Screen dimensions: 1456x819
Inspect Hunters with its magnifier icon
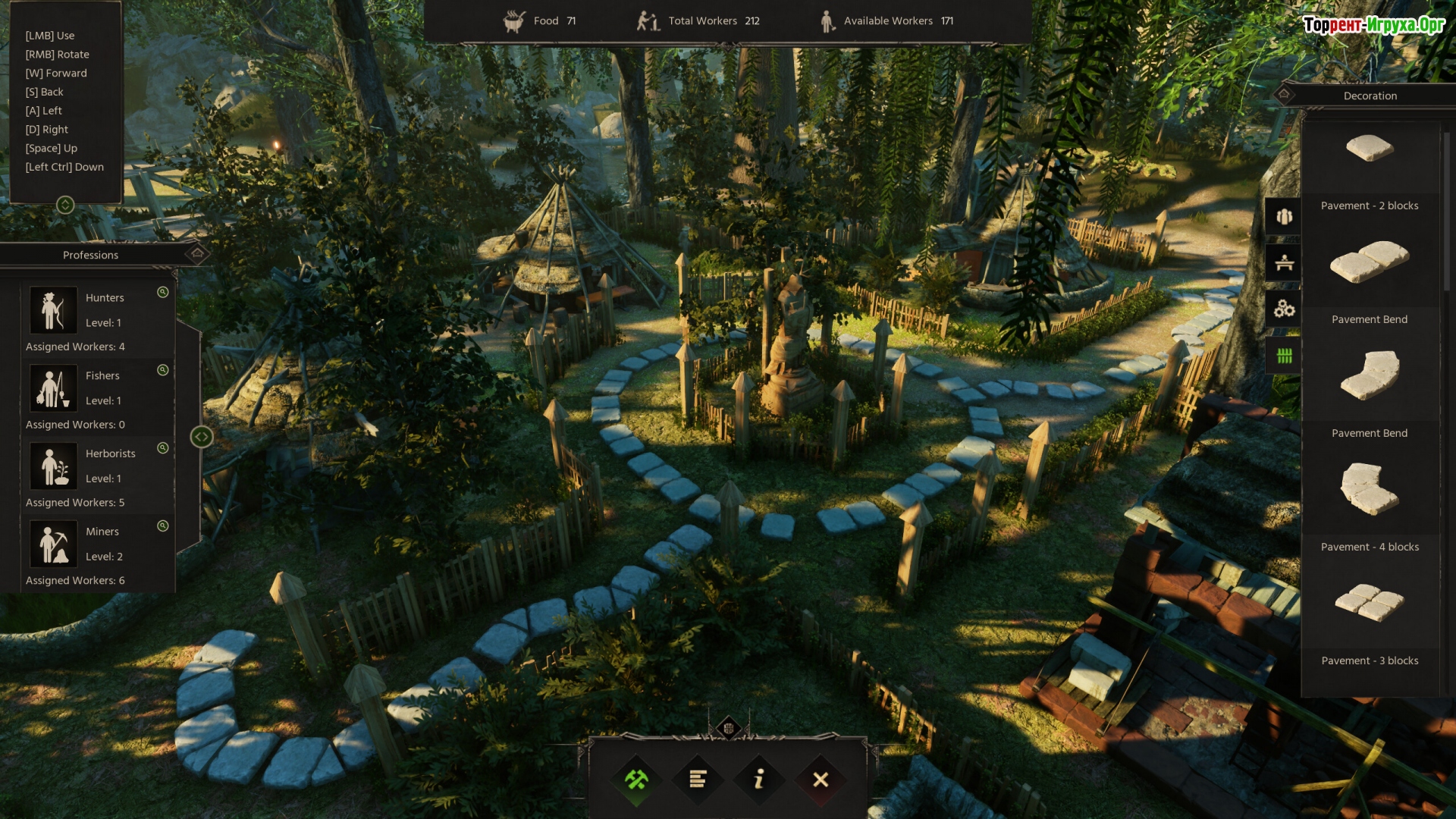162,292
